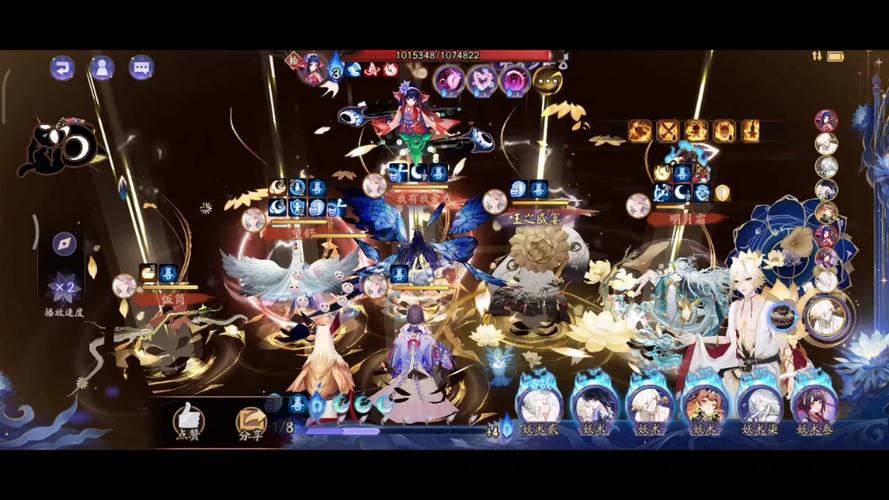The height and width of the screenshot is (500, 889).
Task: Select the 妖术贰 shikigami card
Action: 538,406
